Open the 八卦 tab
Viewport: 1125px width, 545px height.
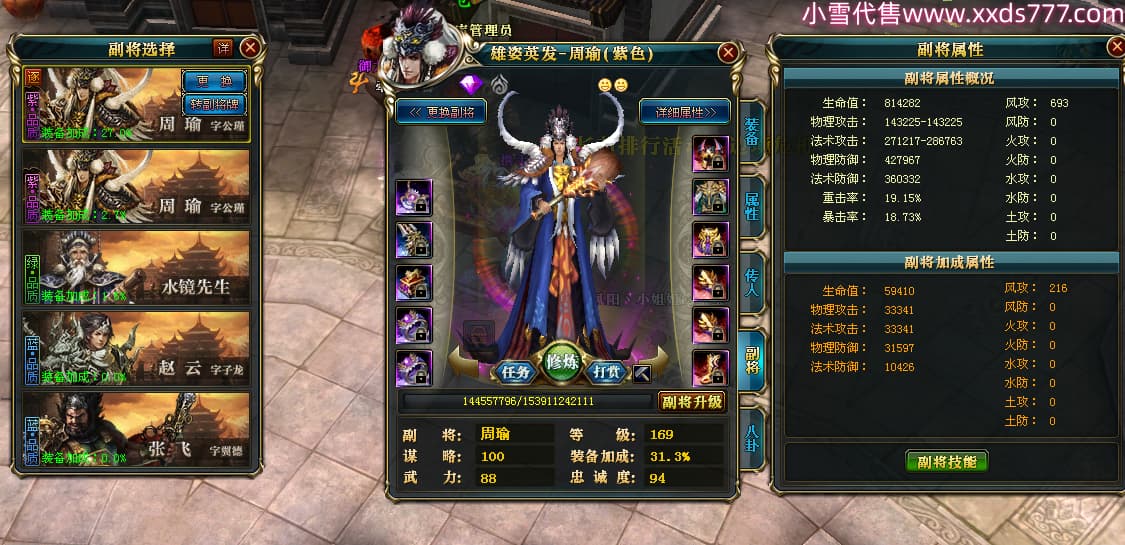click(752, 435)
